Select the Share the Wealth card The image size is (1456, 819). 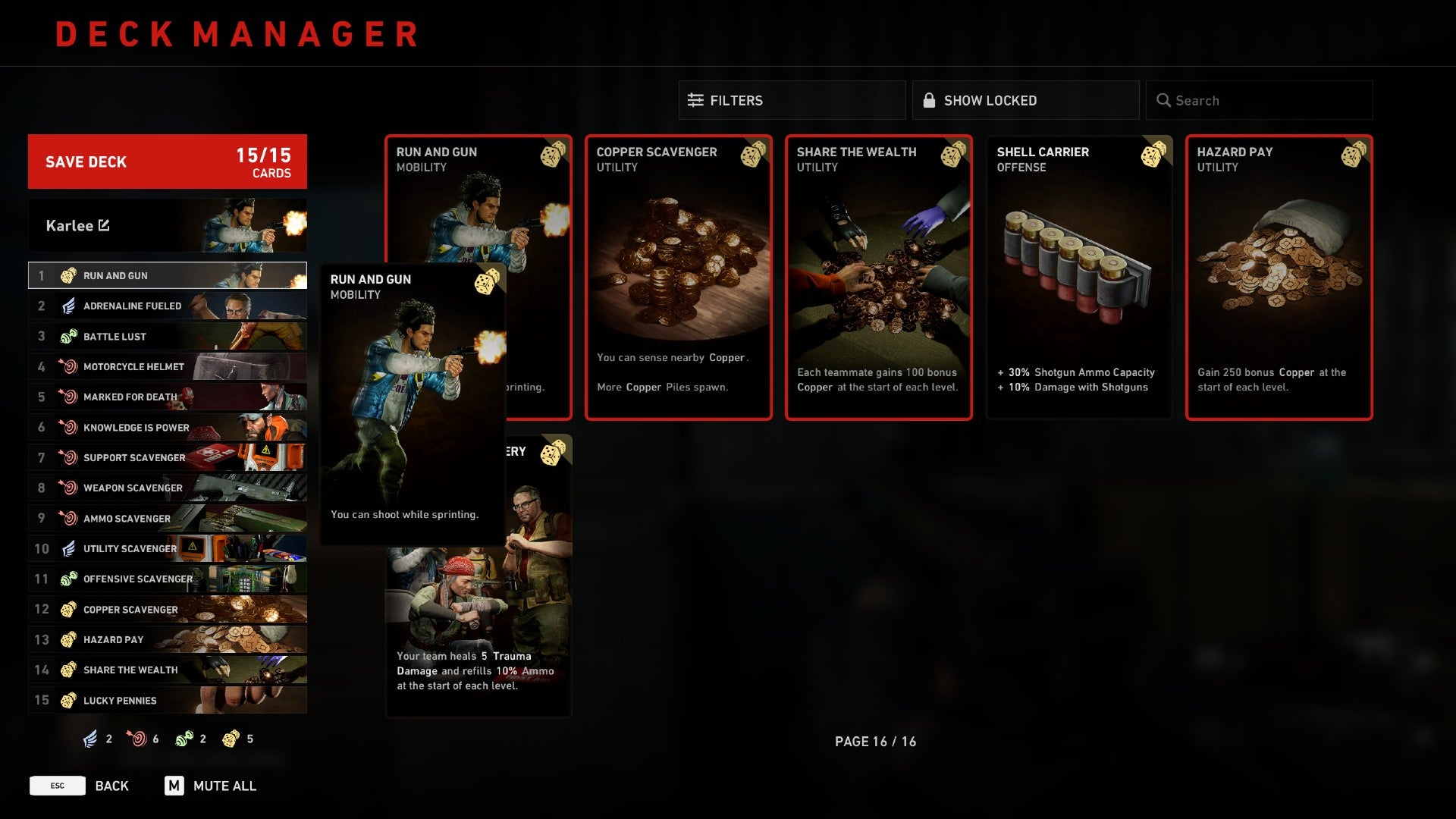pos(878,277)
